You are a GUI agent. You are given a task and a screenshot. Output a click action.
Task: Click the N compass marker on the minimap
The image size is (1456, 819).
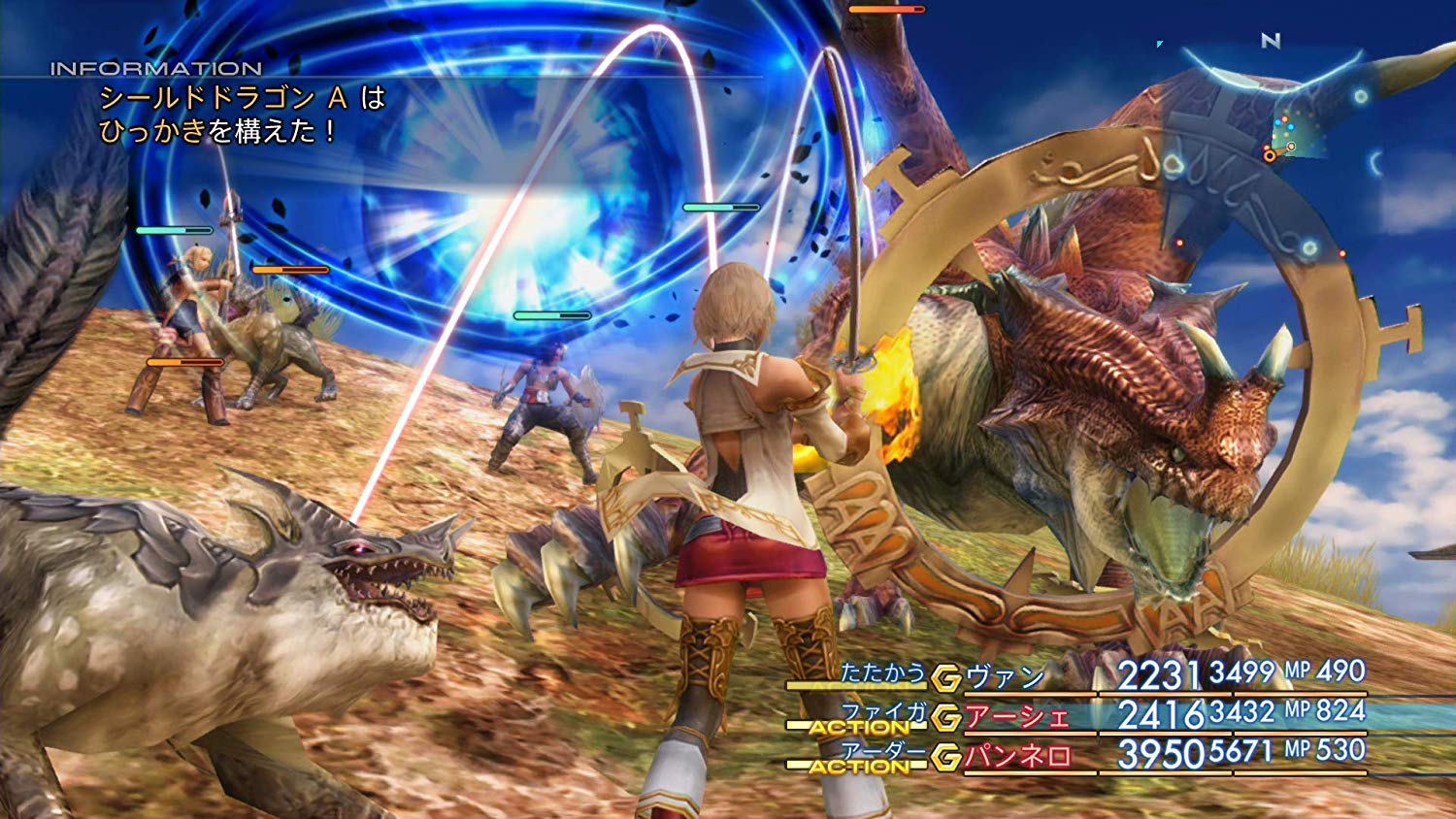point(1271,42)
